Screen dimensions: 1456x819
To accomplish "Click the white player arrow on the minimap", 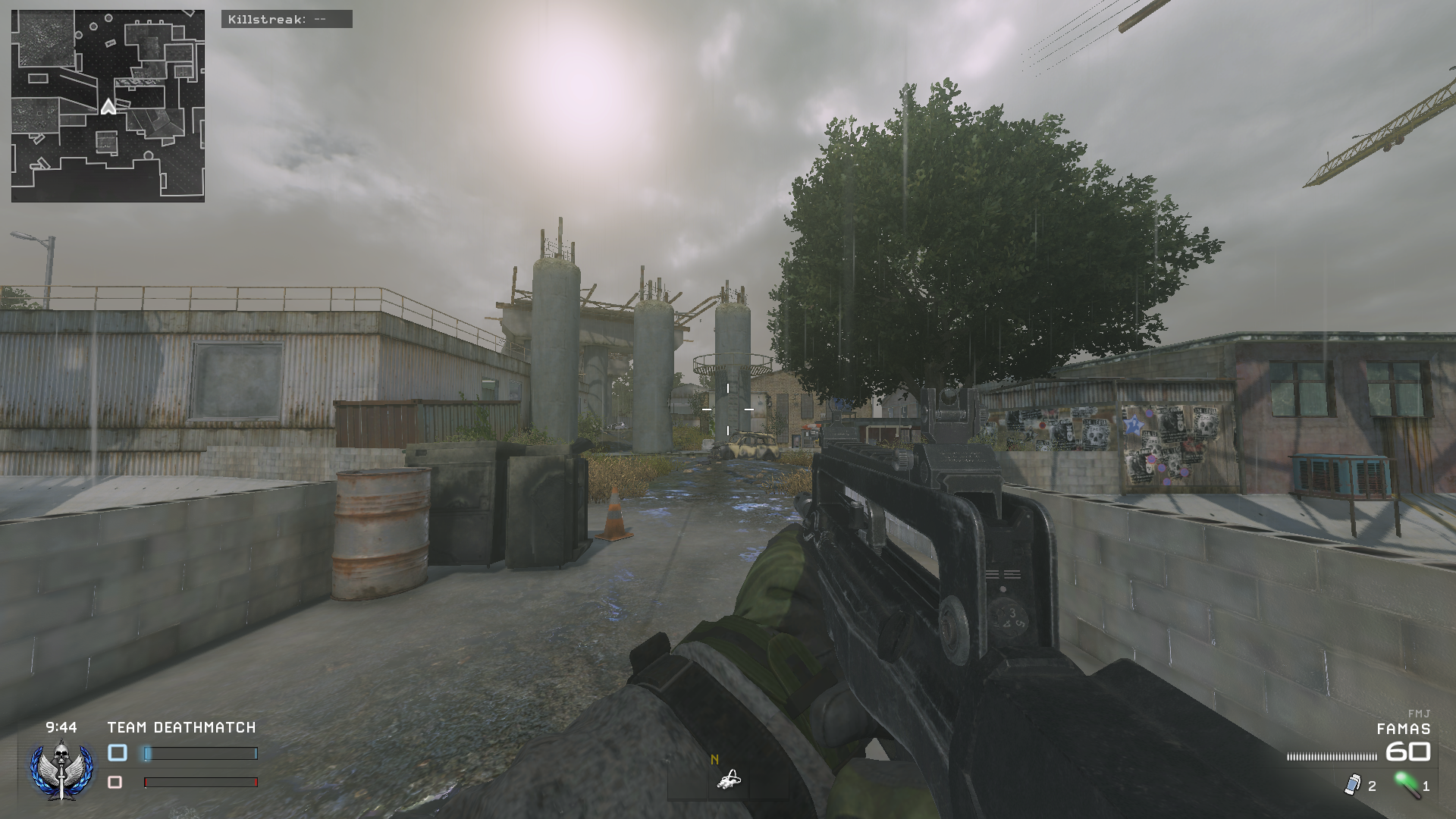I will pos(108,105).
